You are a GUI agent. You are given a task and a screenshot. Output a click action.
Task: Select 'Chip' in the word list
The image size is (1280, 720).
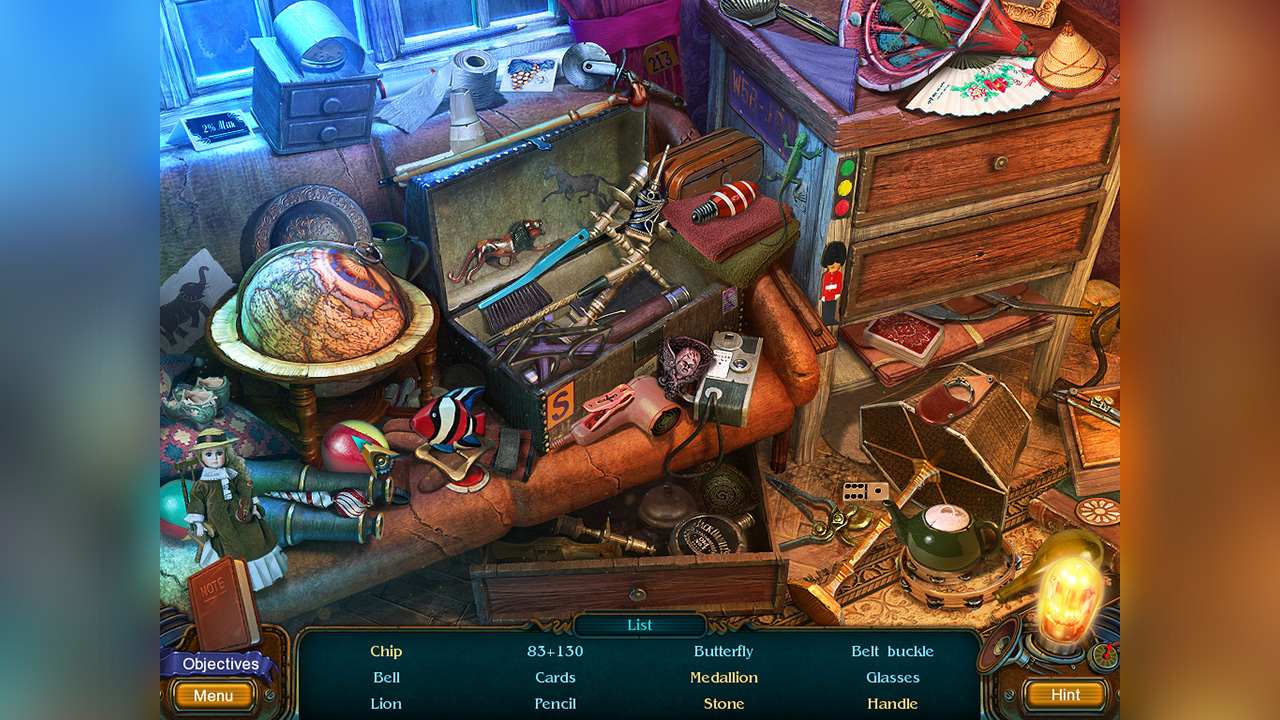[x=386, y=651]
